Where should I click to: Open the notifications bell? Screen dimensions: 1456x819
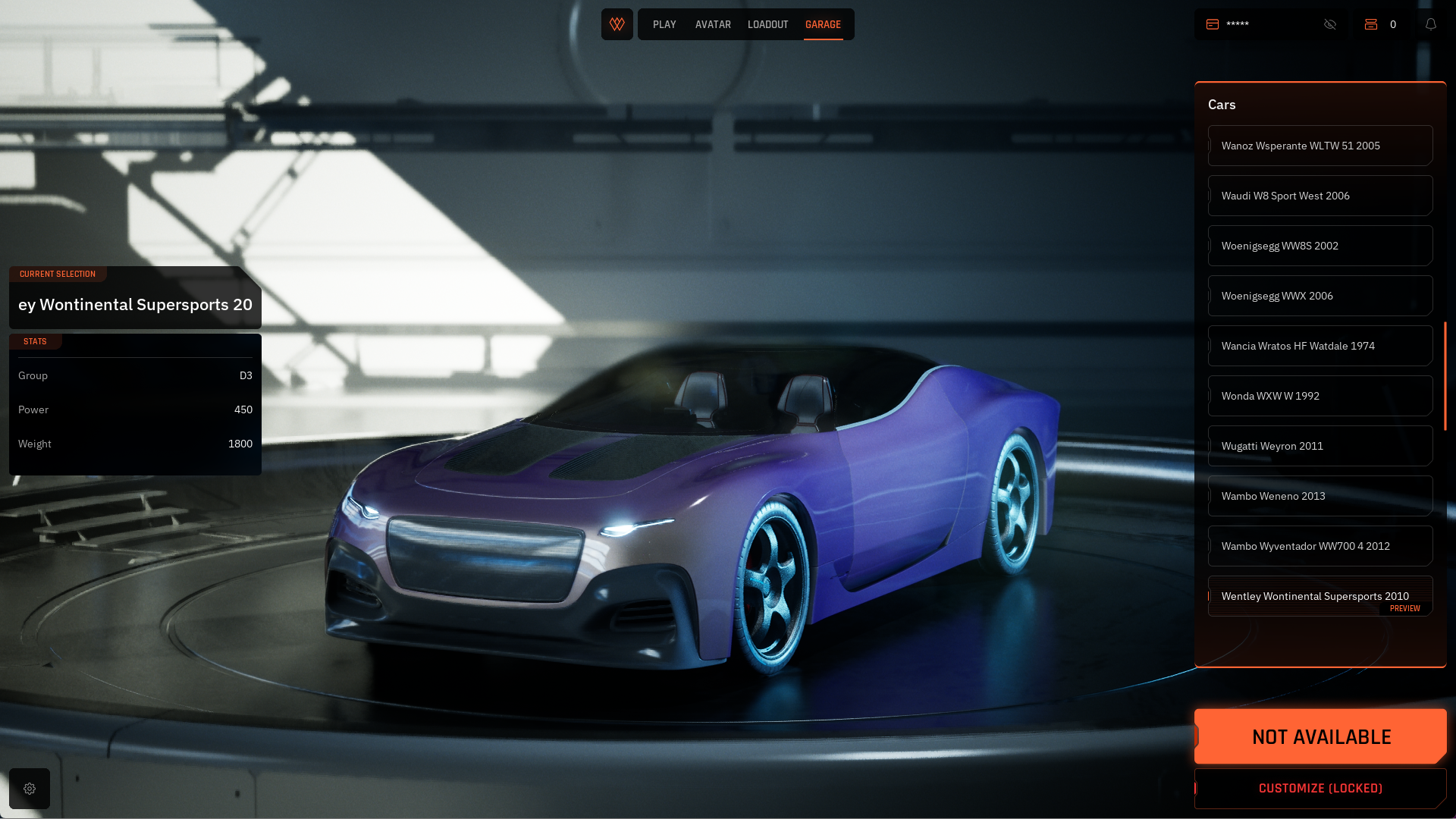[1431, 24]
